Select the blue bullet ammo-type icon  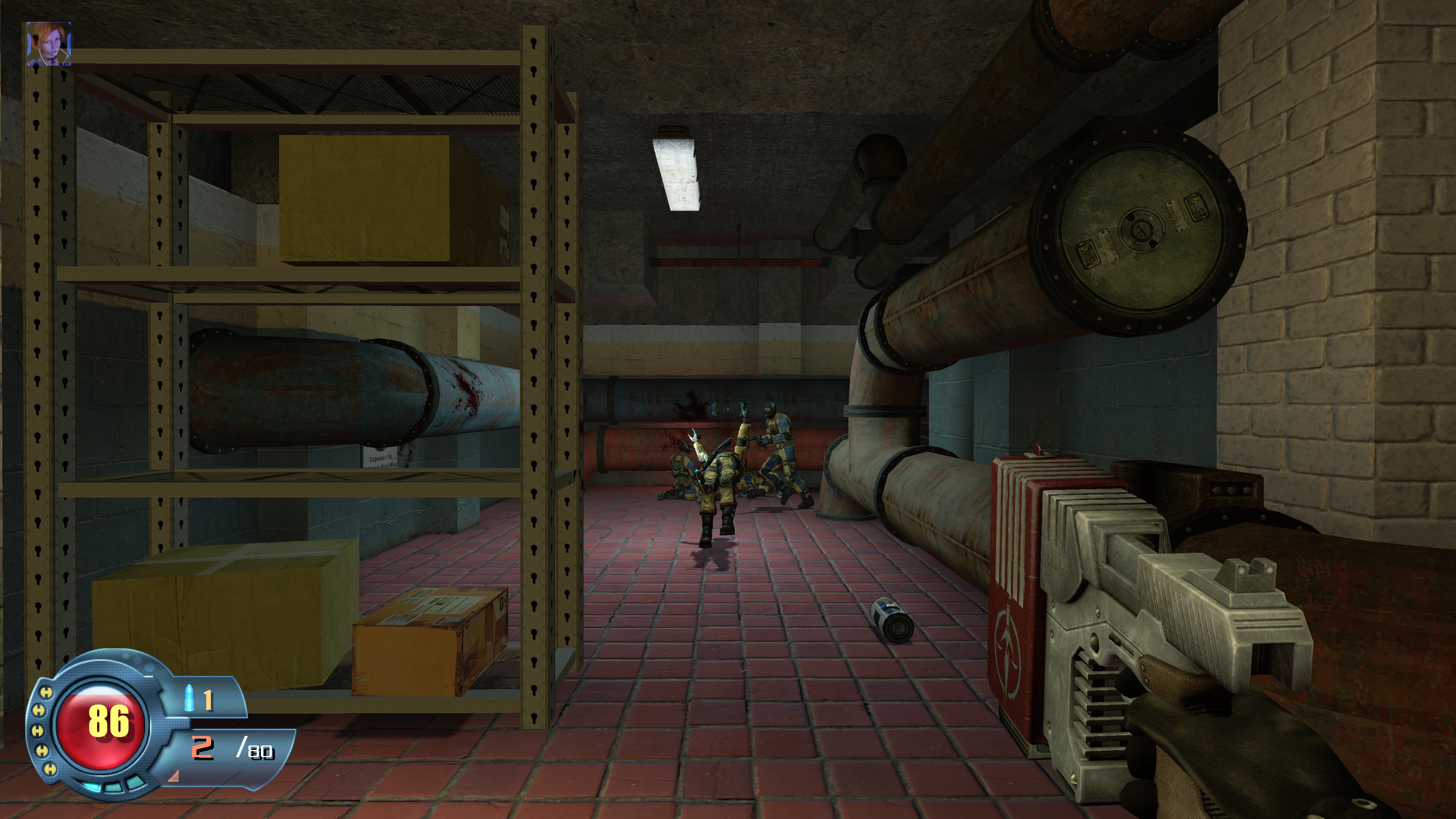189,698
